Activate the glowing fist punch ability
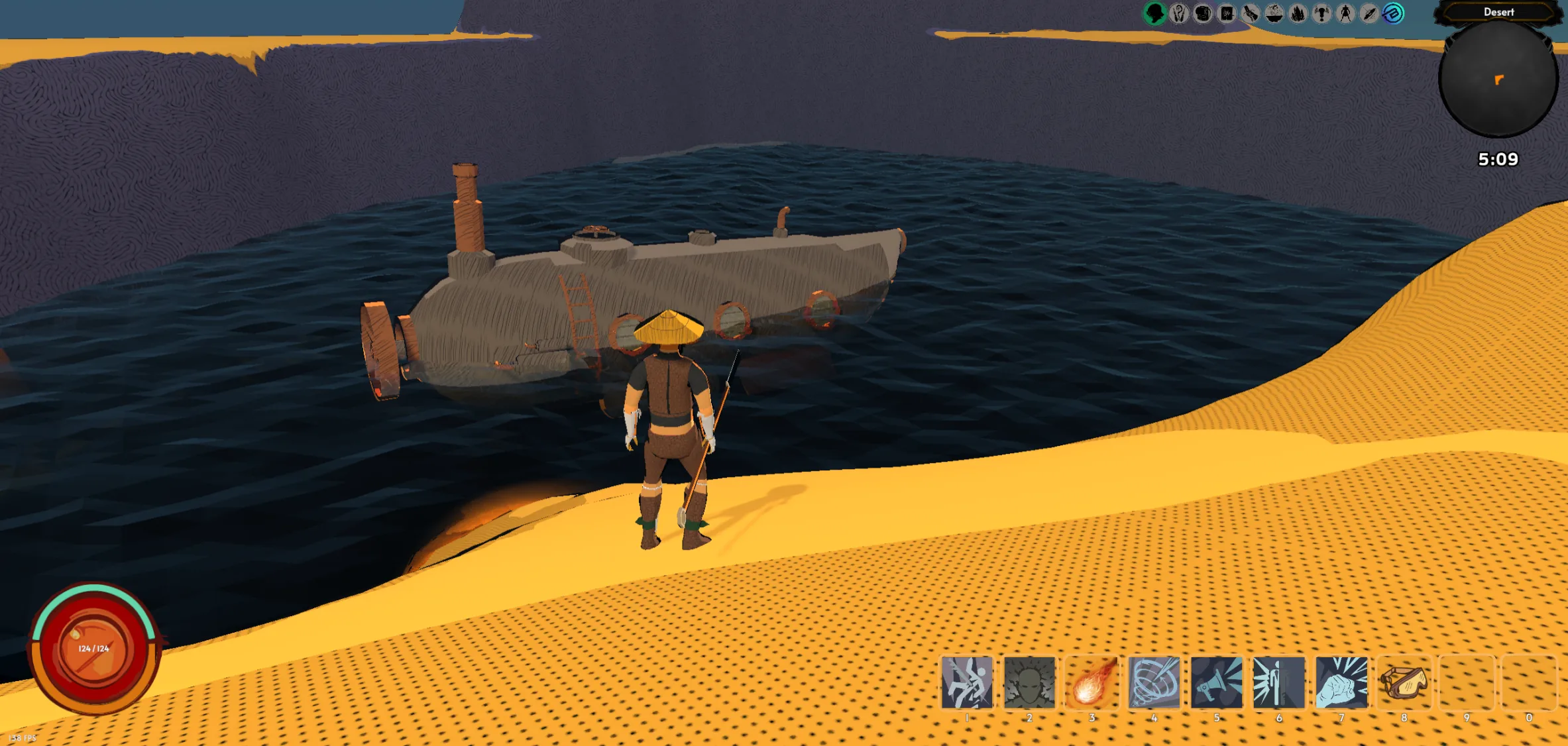 pyautogui.click(x=1341, y=682)
